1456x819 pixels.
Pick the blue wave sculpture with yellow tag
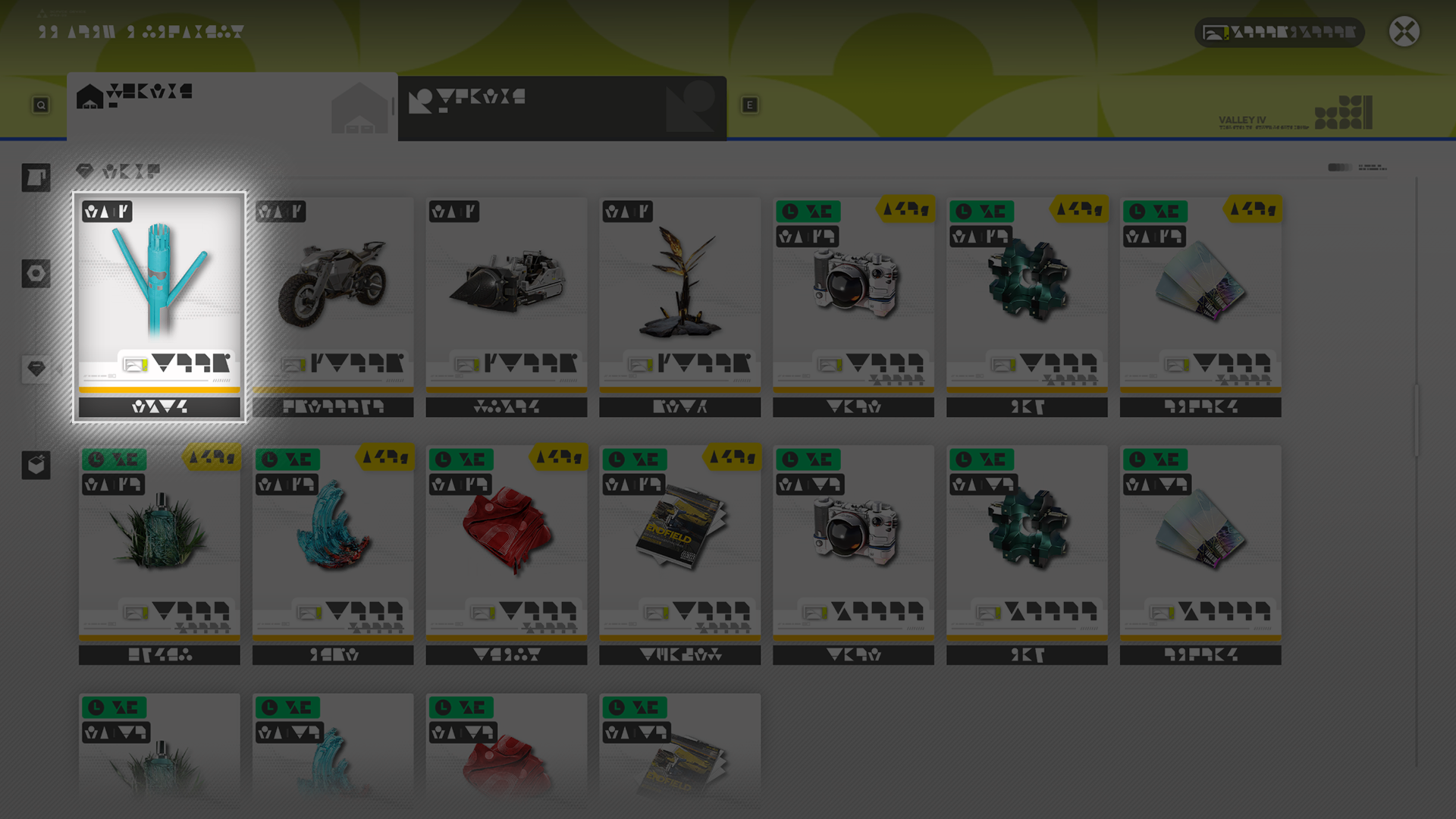tap(333, 554)
